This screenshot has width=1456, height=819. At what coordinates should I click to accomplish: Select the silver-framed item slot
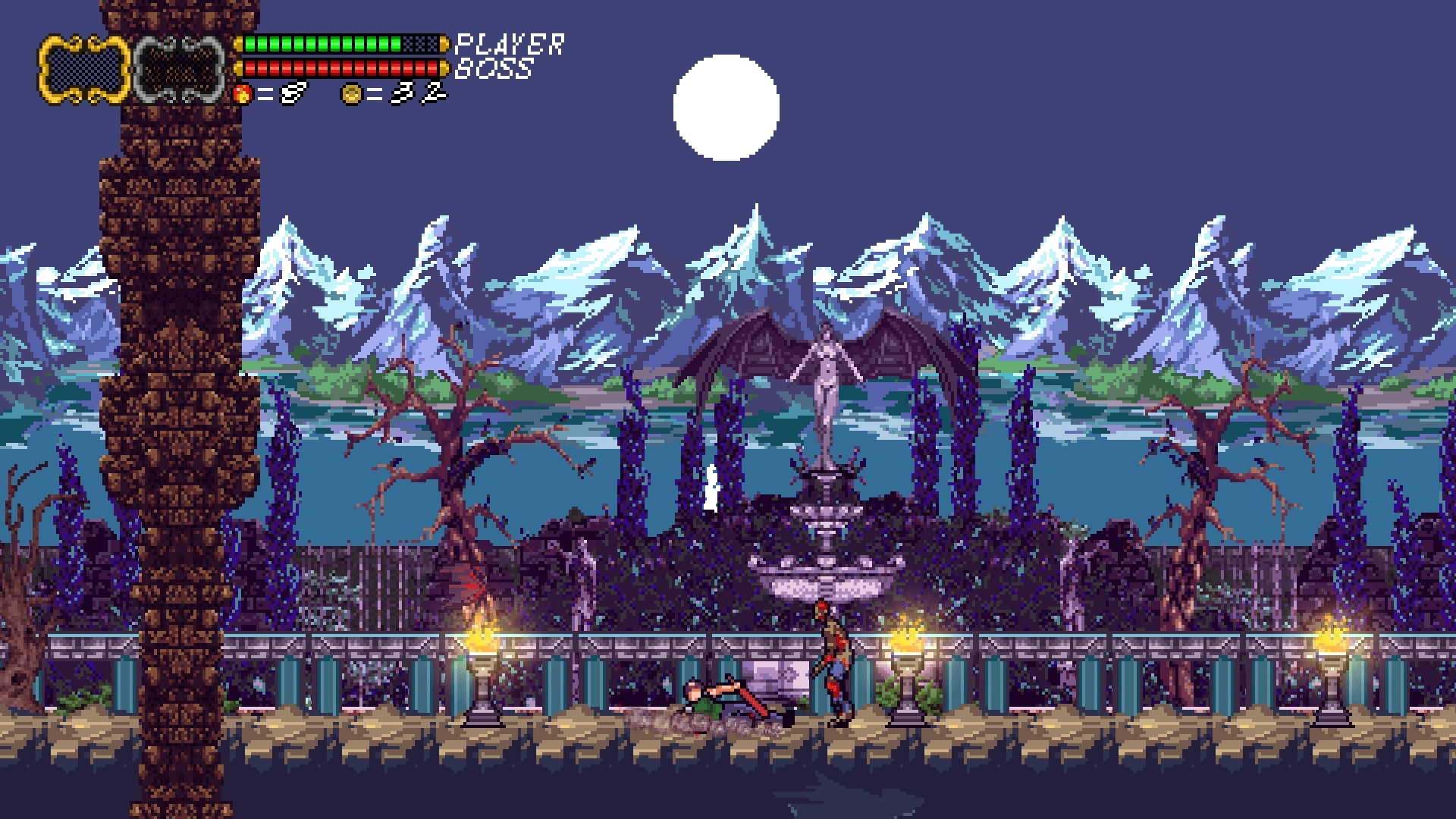180,69
